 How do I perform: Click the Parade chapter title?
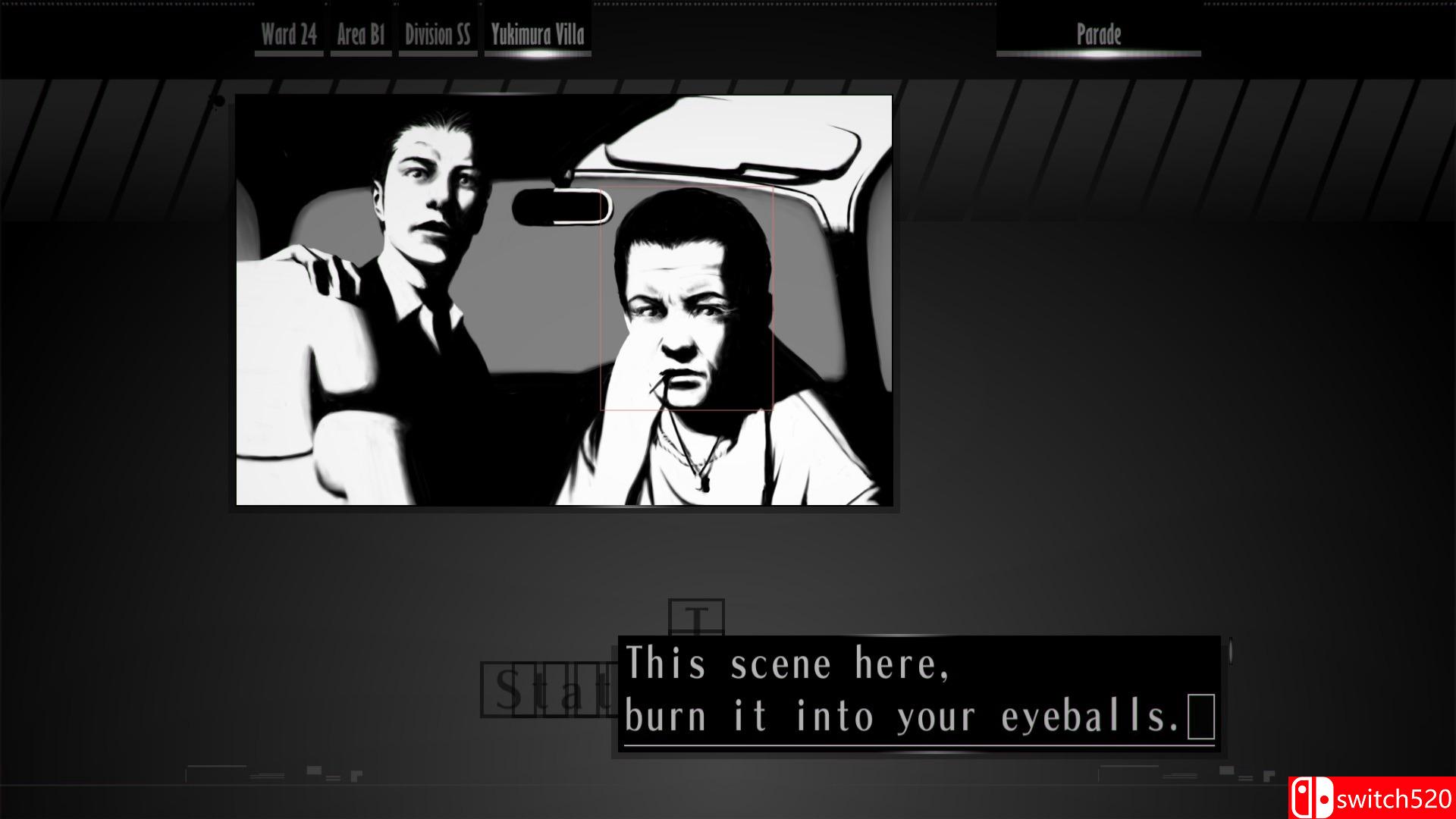(1098, 35)
